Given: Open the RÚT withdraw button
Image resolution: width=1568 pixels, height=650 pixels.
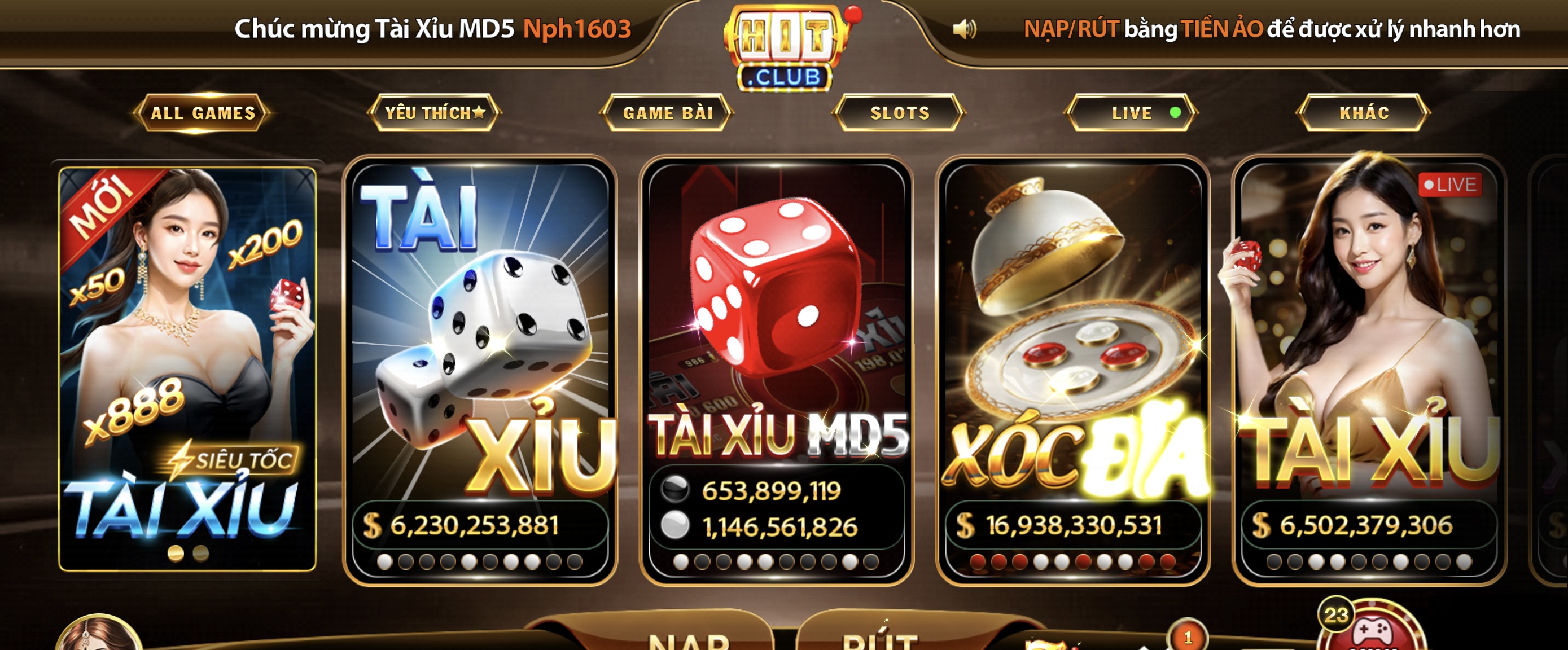Looking at the screenshot, I should click(879, 639).
